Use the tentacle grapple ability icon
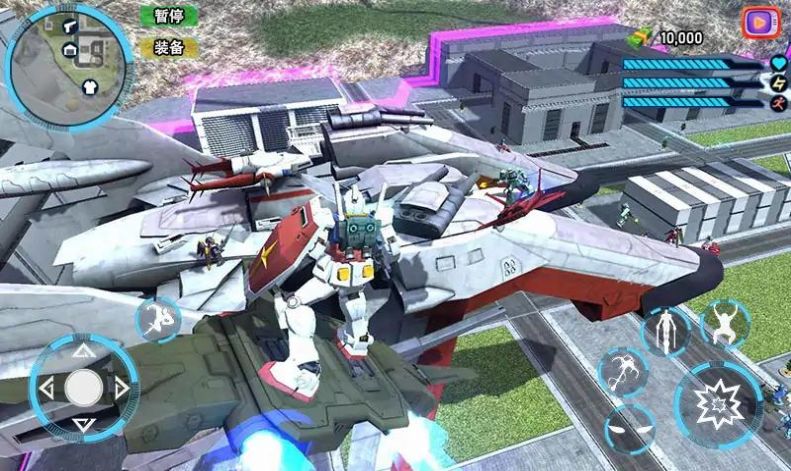This screenshot has width=791, height=471. click(x=622, y=373)
